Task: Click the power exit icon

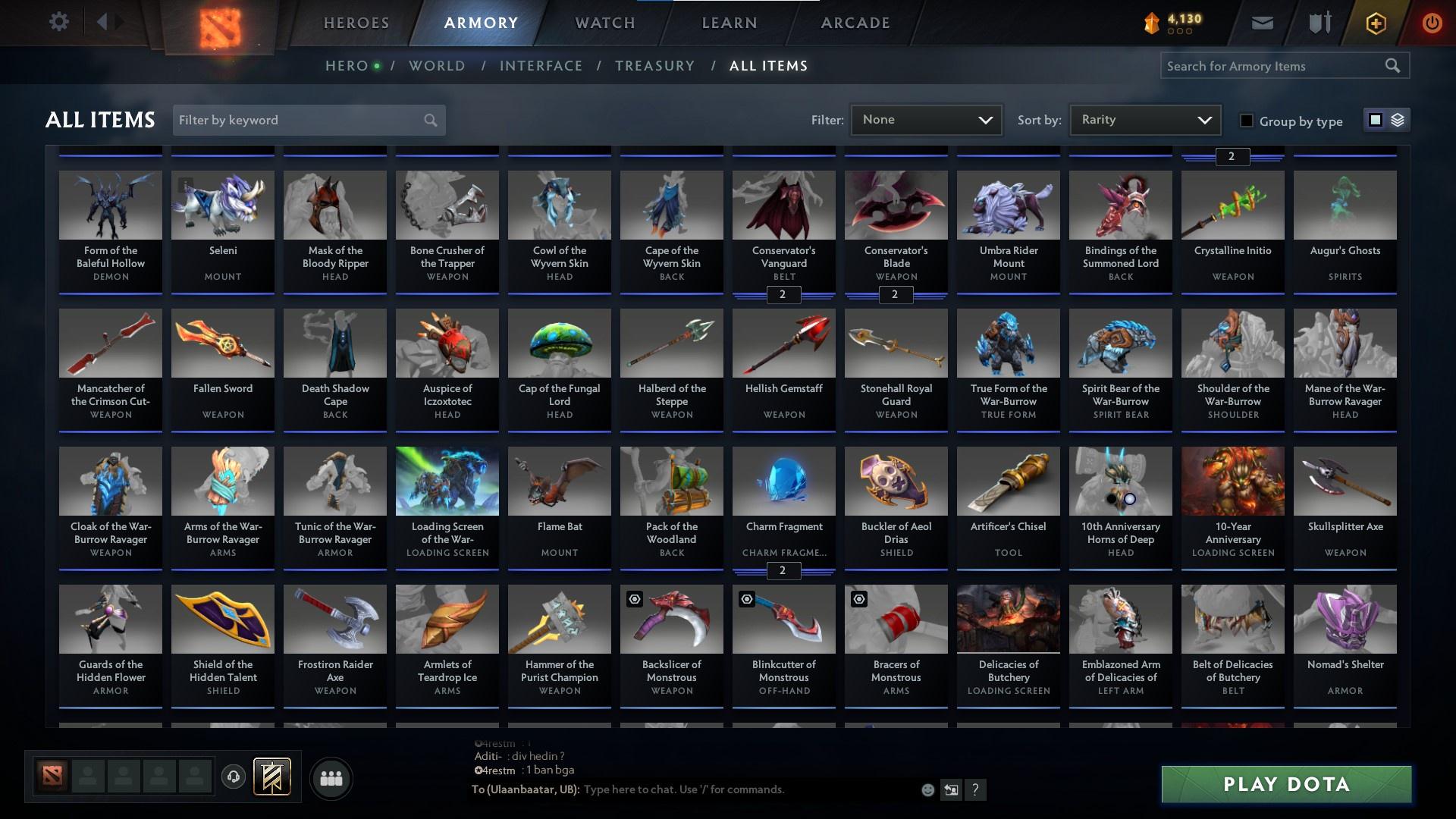Action: [1432, 23]
